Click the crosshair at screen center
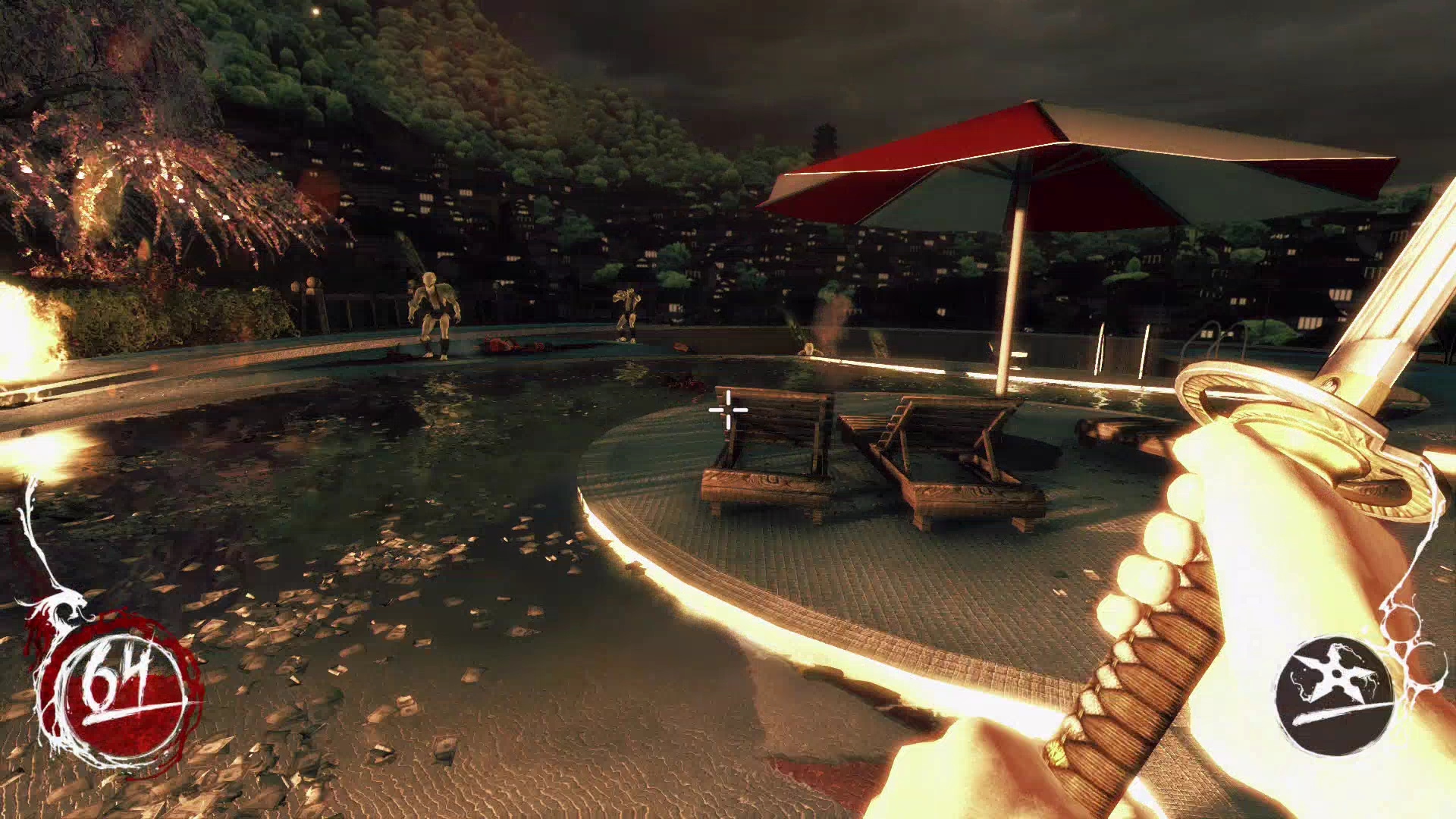 click(x=726, y=409)
